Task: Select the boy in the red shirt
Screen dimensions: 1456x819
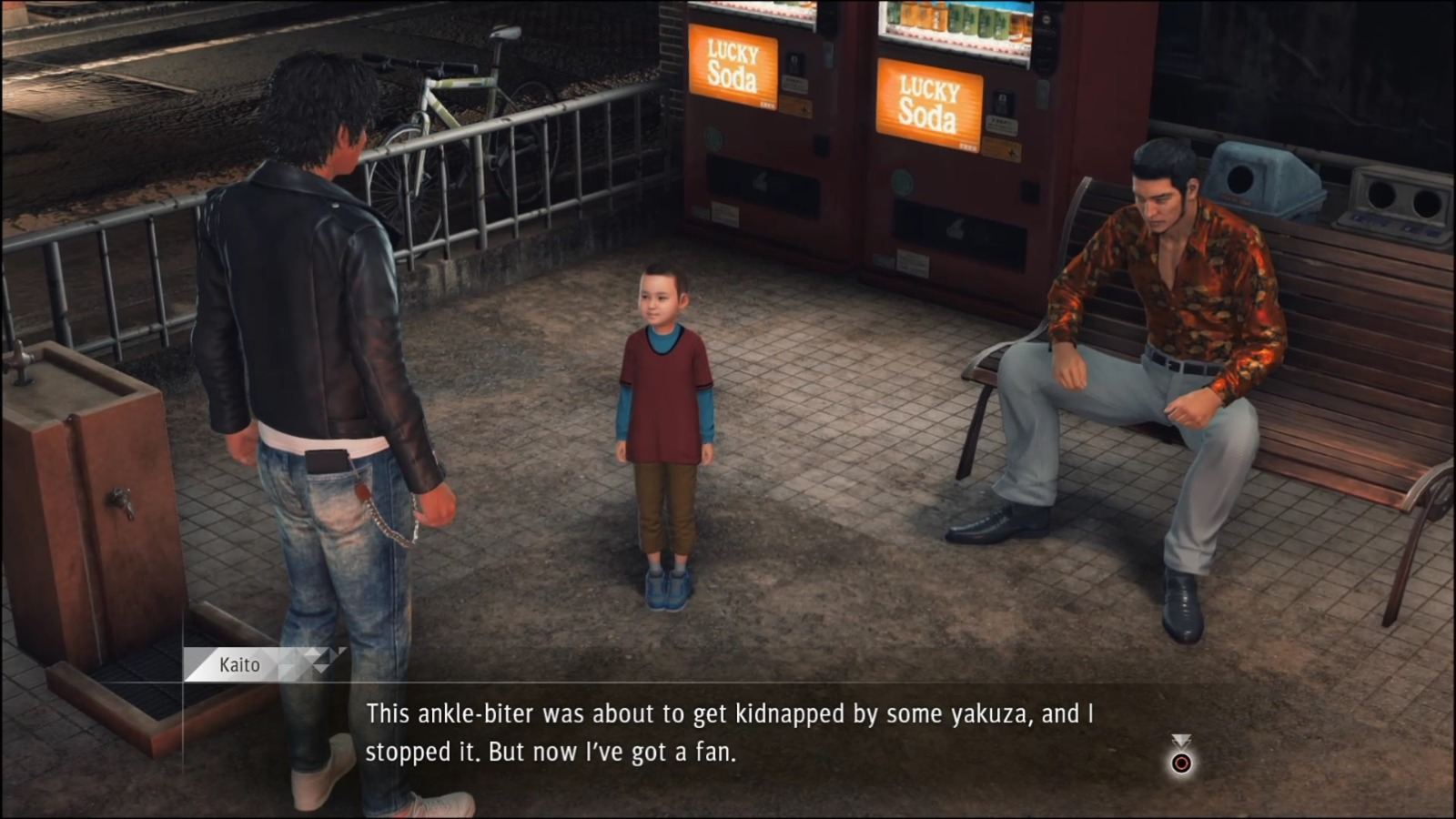Action: [x=664, y=409]
